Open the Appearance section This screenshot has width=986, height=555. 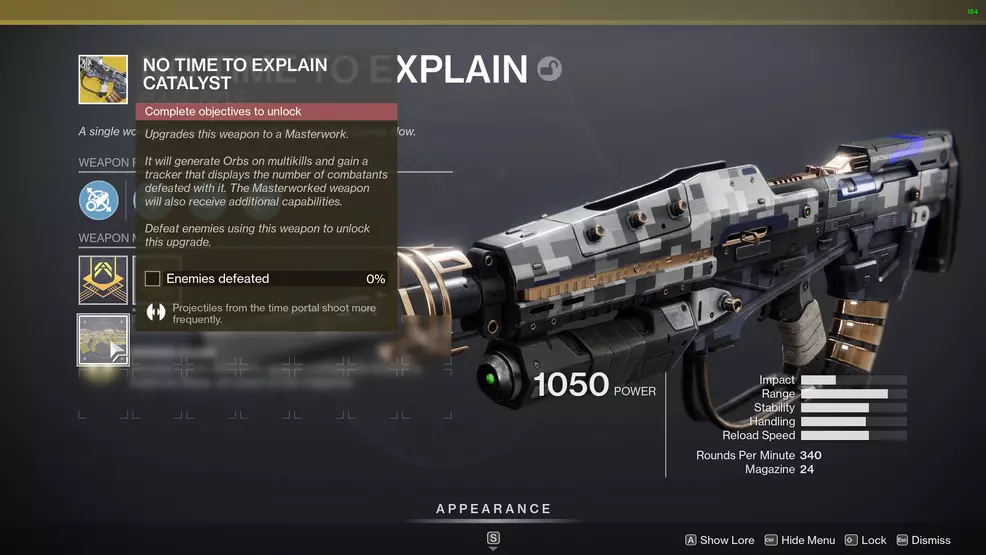(493, 509)
